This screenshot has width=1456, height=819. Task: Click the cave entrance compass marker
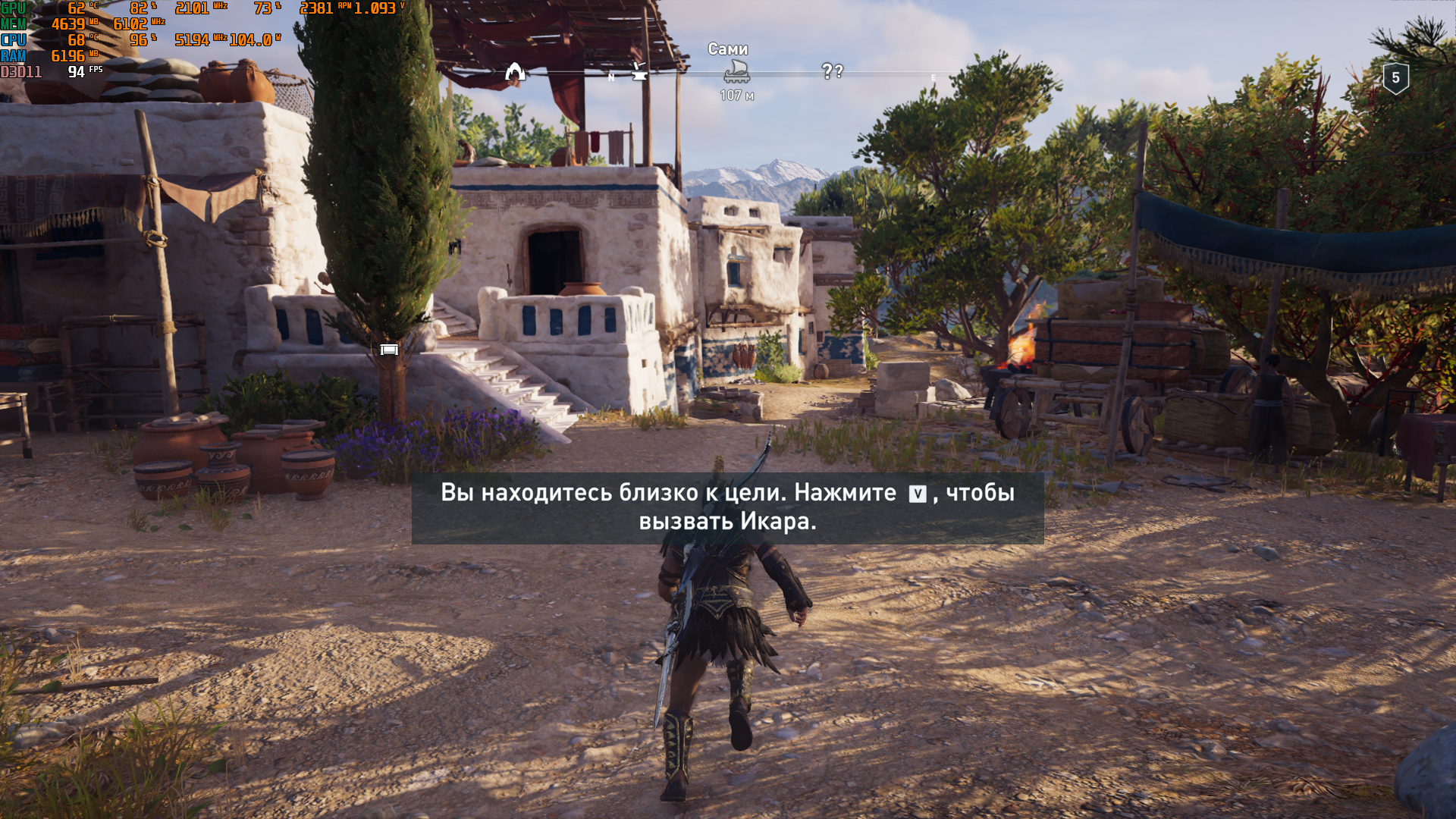point(516,72)
